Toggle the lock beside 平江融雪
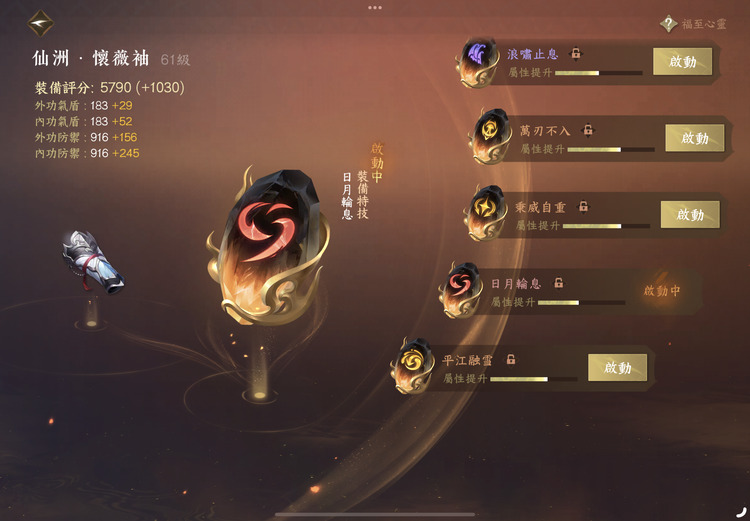Image resolution: width=750 pixels, height=521 pixels. [x=511, y=359]
